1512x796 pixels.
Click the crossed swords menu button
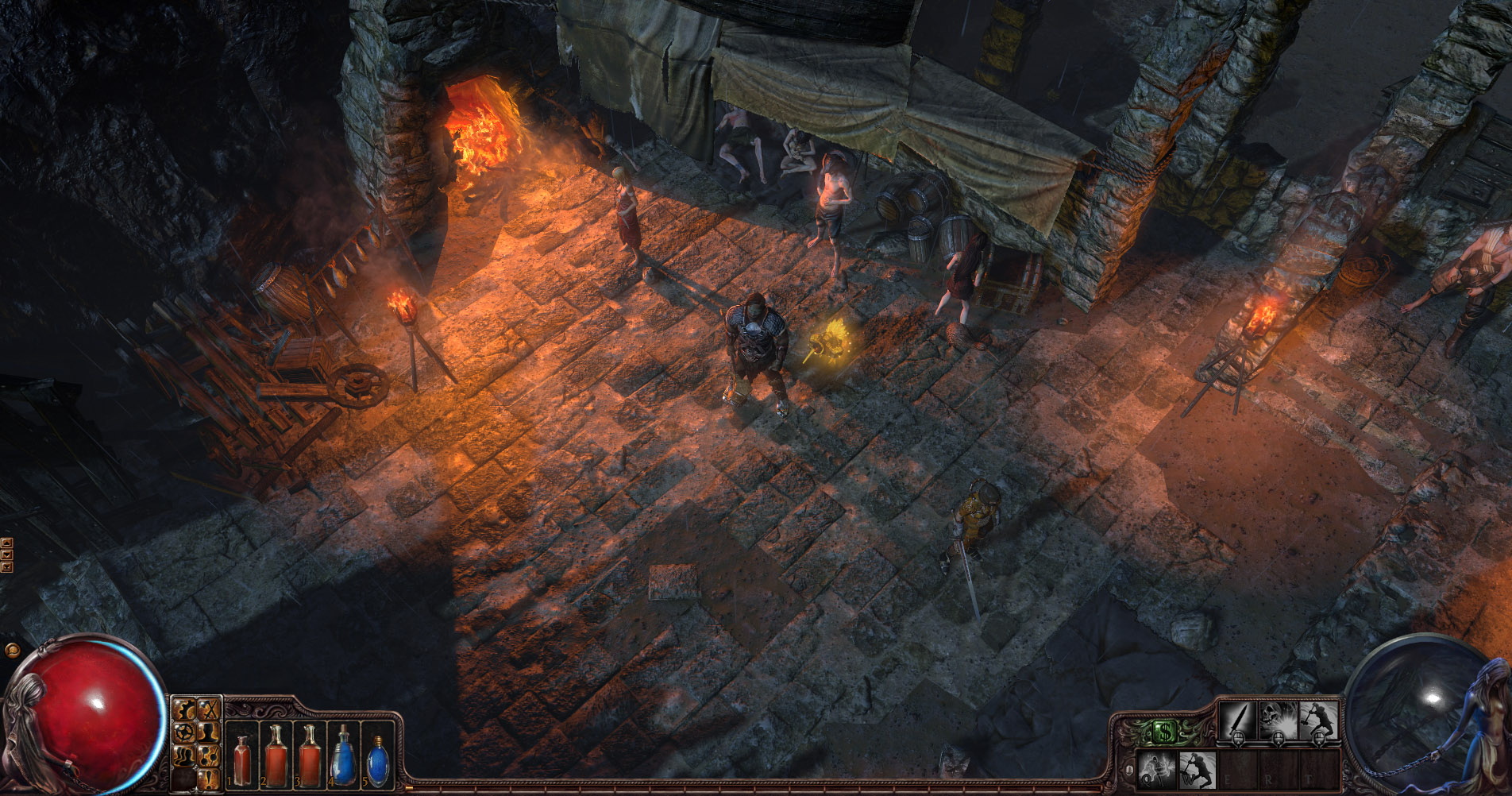click(208, 709)
